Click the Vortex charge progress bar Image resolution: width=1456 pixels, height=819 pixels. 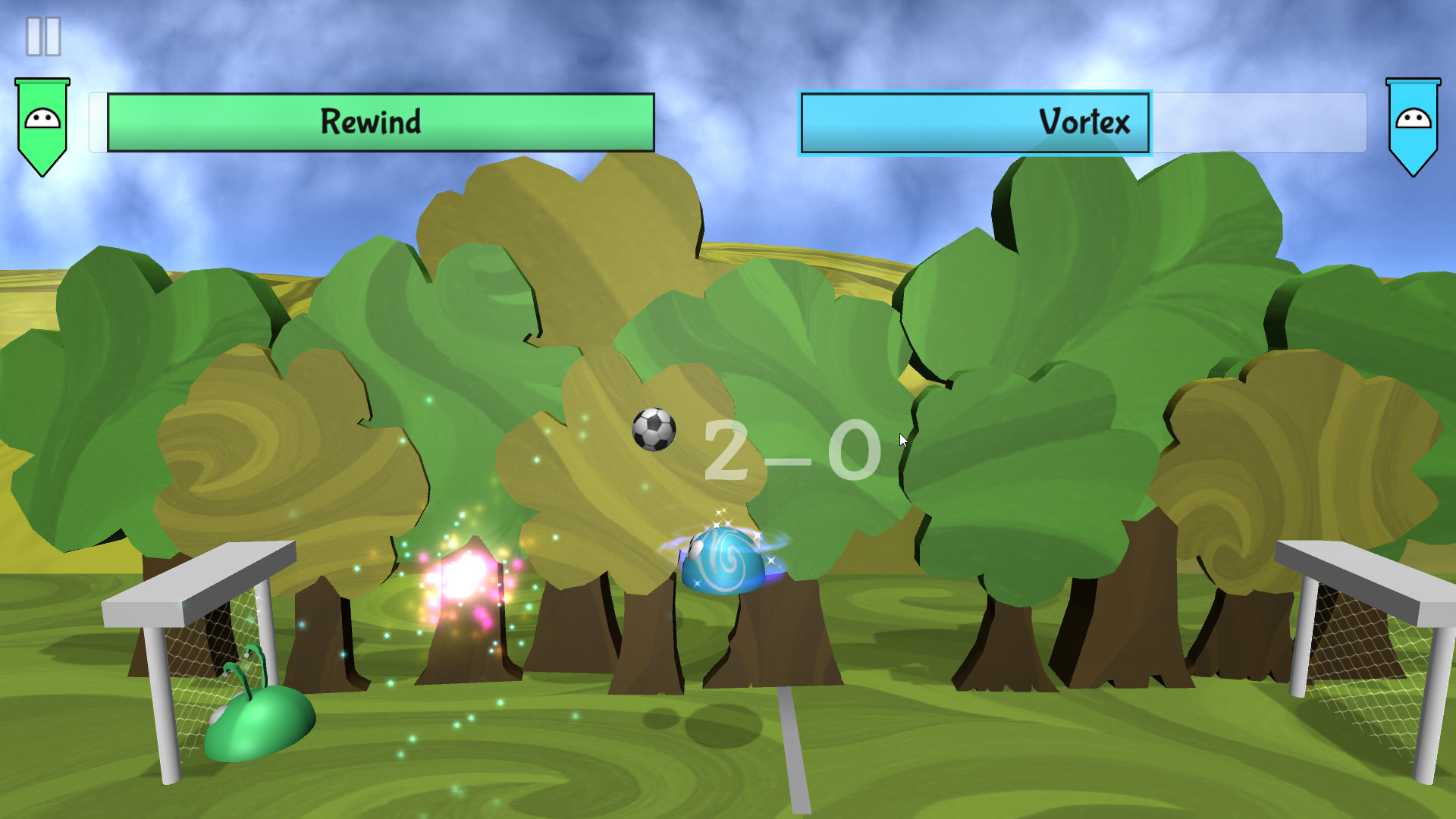[x=974, y=121]
